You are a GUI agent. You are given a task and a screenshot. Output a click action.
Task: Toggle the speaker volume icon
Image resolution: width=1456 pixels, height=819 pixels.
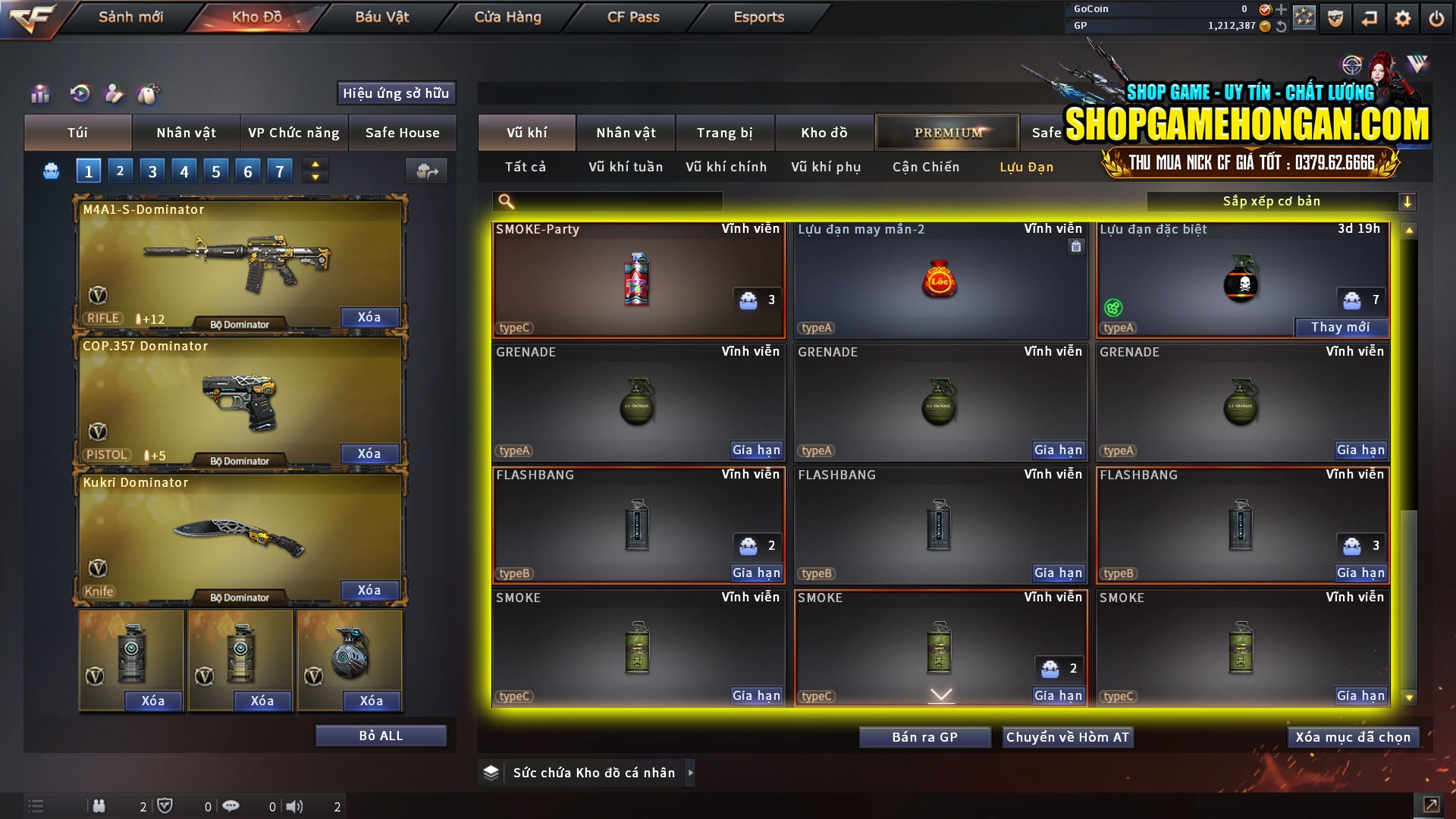(x=295, y=806)
